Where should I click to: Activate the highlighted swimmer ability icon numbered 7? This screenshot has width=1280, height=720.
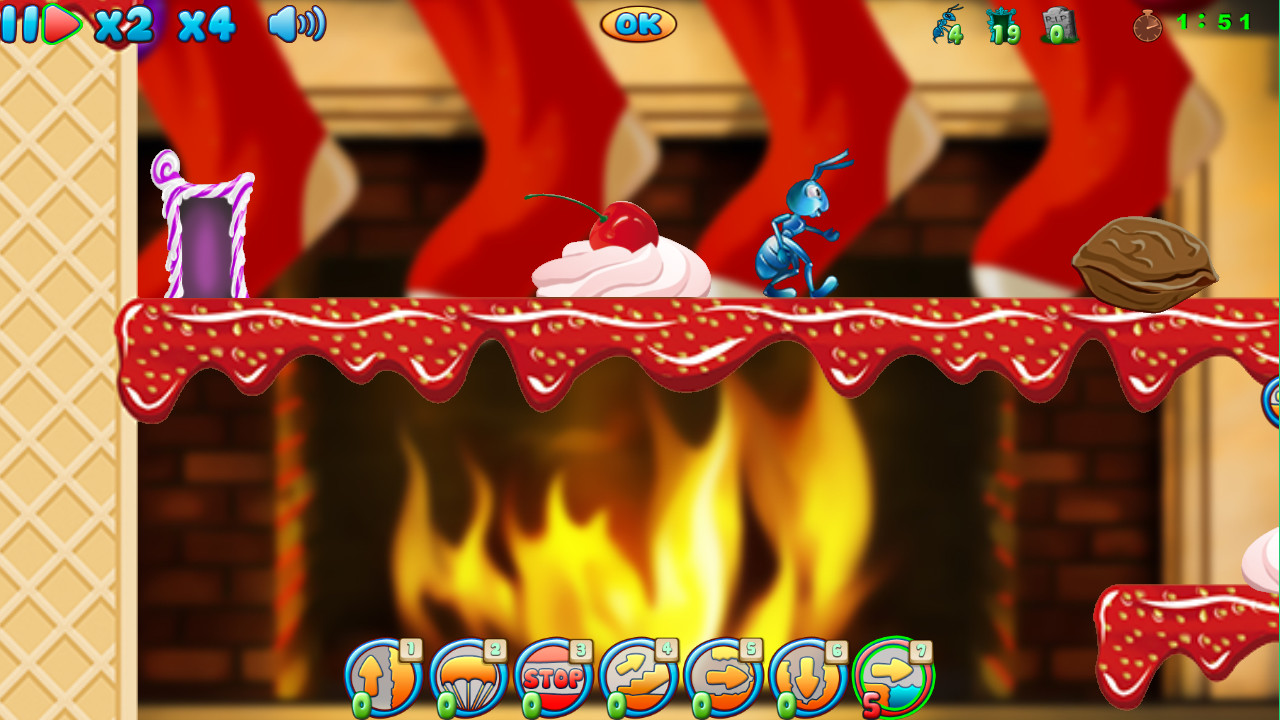point(893,675)
